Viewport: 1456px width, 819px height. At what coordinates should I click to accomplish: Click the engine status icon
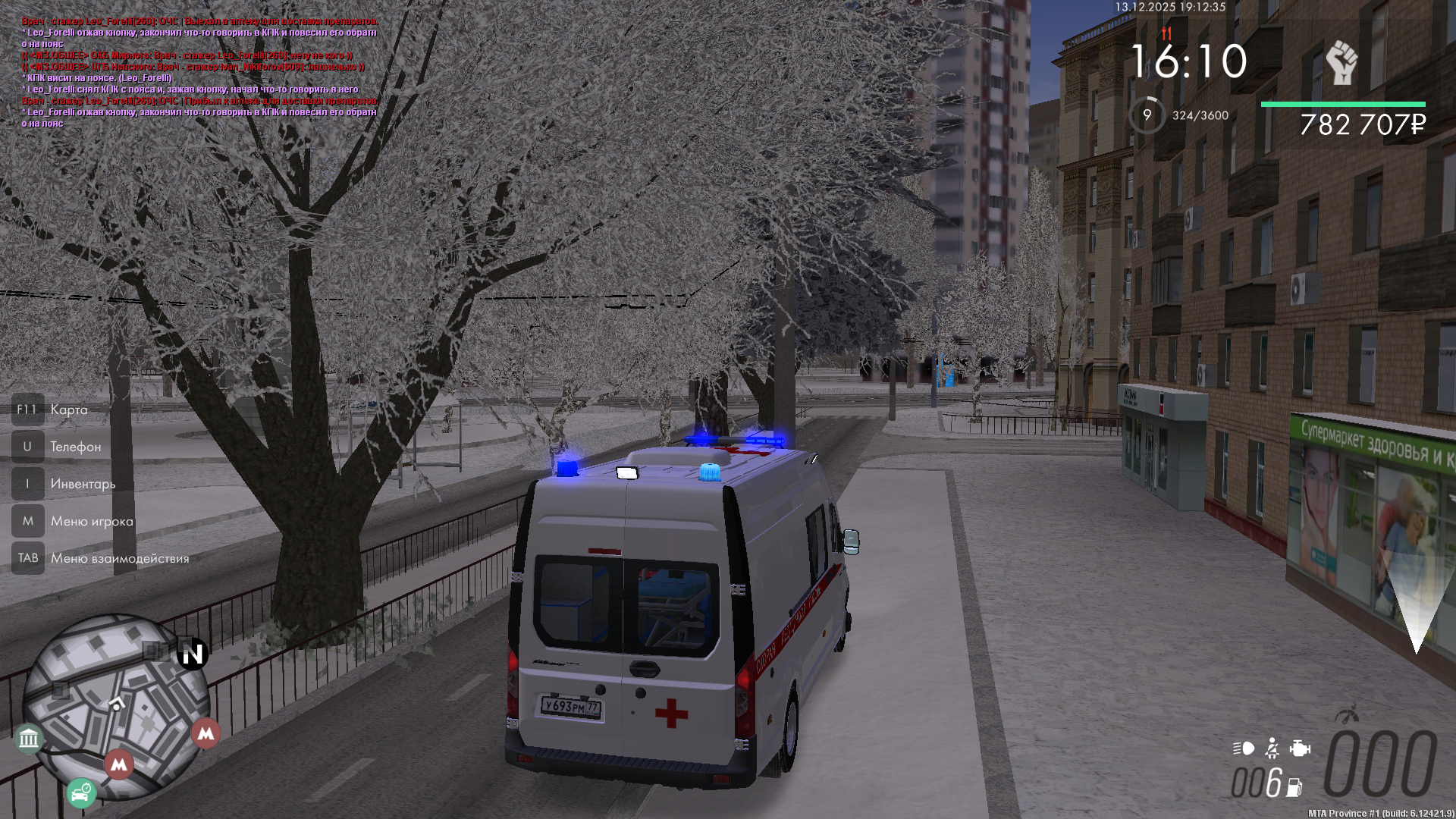pos(1300,748)
